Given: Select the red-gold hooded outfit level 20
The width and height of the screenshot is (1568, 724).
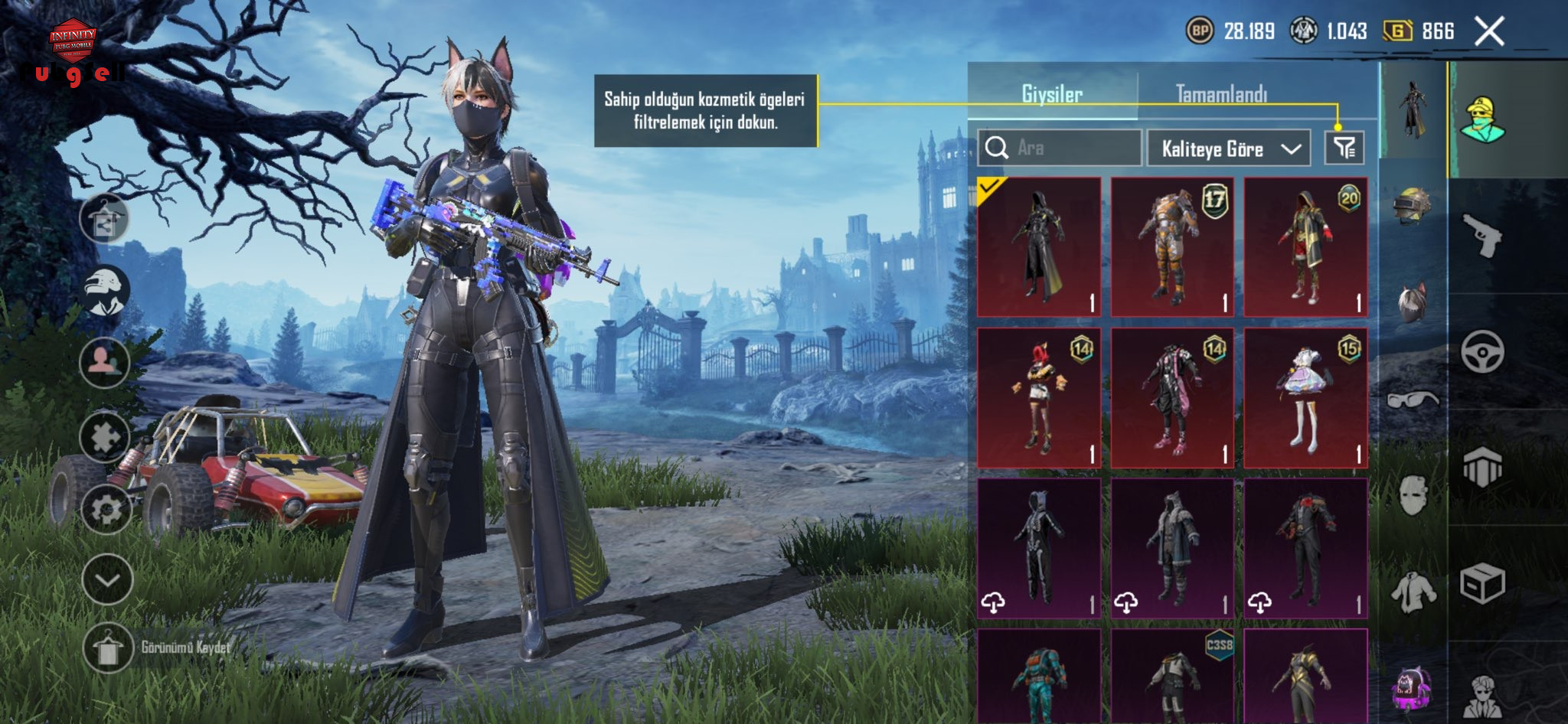Looking at the screenshot, I should coord(1305,246).
